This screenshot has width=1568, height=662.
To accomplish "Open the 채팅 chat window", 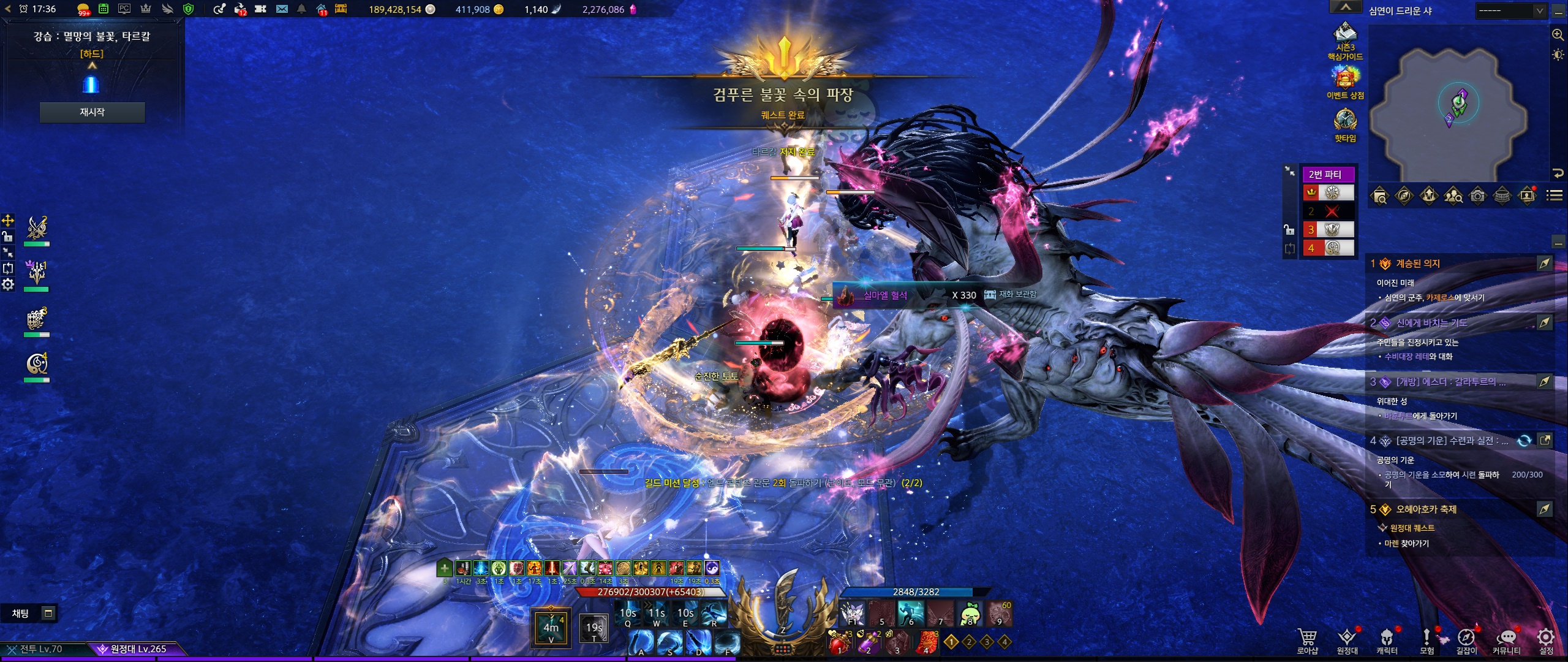I will (x=21, y=614).
